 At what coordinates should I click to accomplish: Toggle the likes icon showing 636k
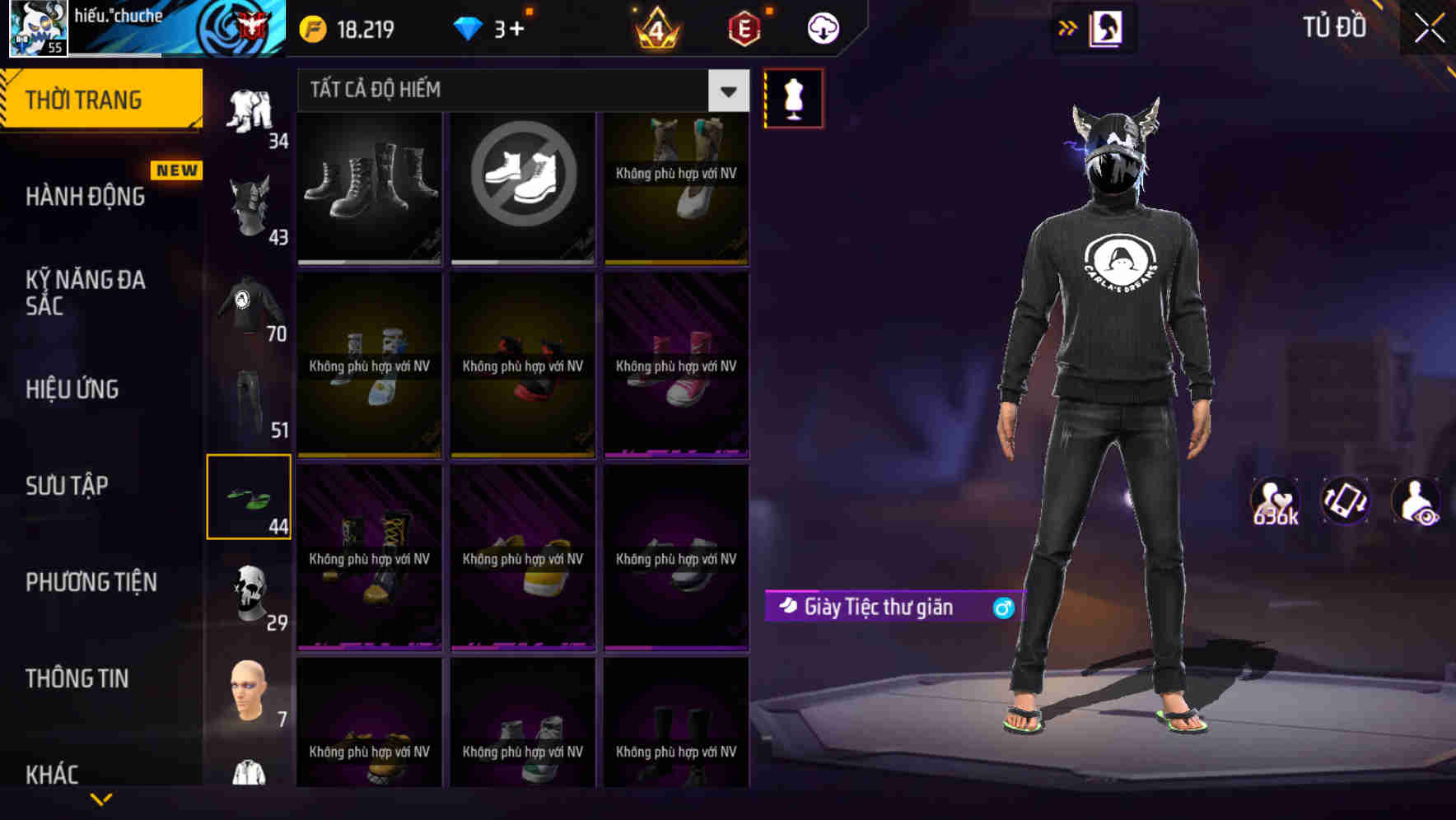[1276, 502]
